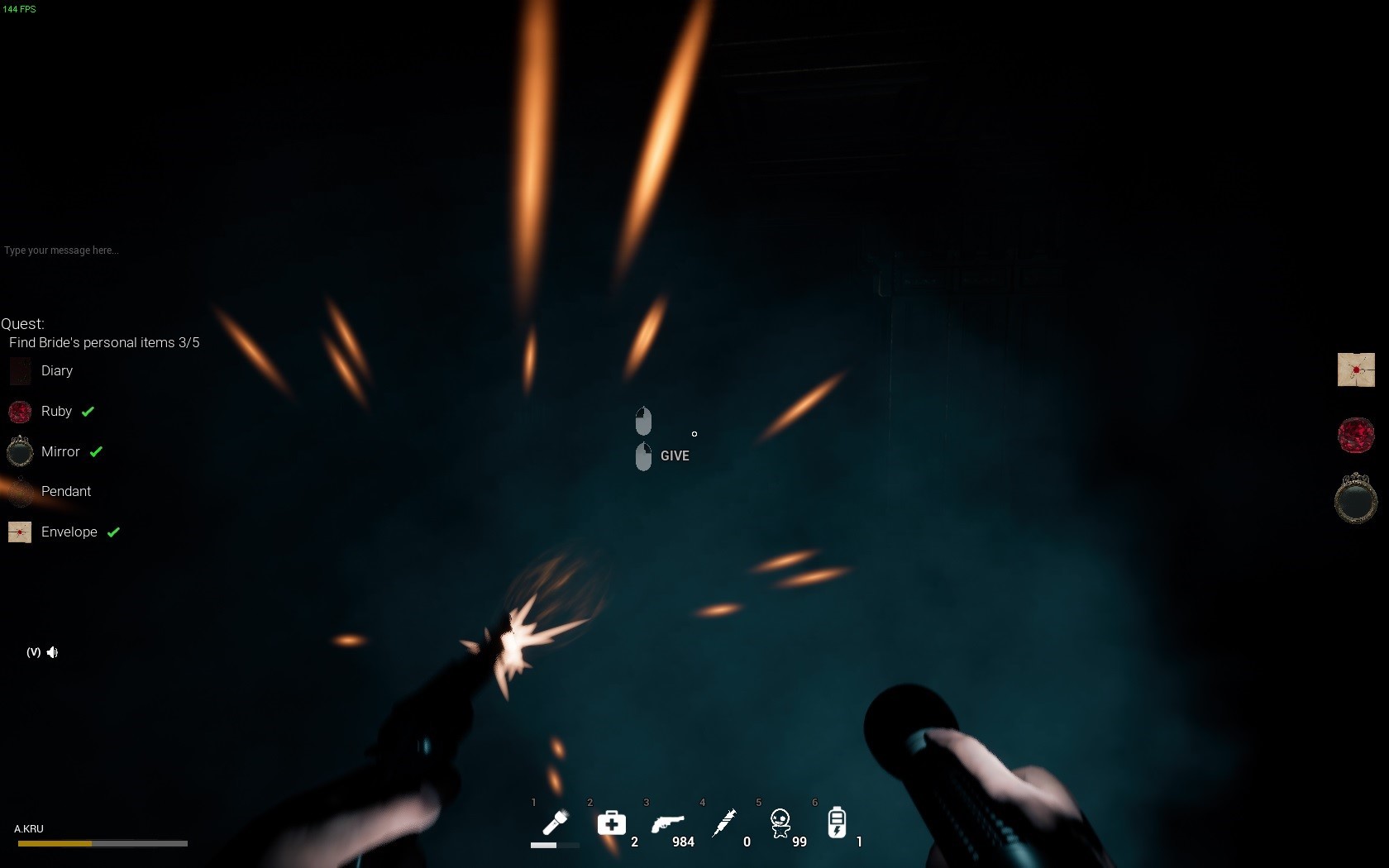1389x868 pixels.
Task: Click the Ruby icon on the right sidebar
Action: 1356,435
